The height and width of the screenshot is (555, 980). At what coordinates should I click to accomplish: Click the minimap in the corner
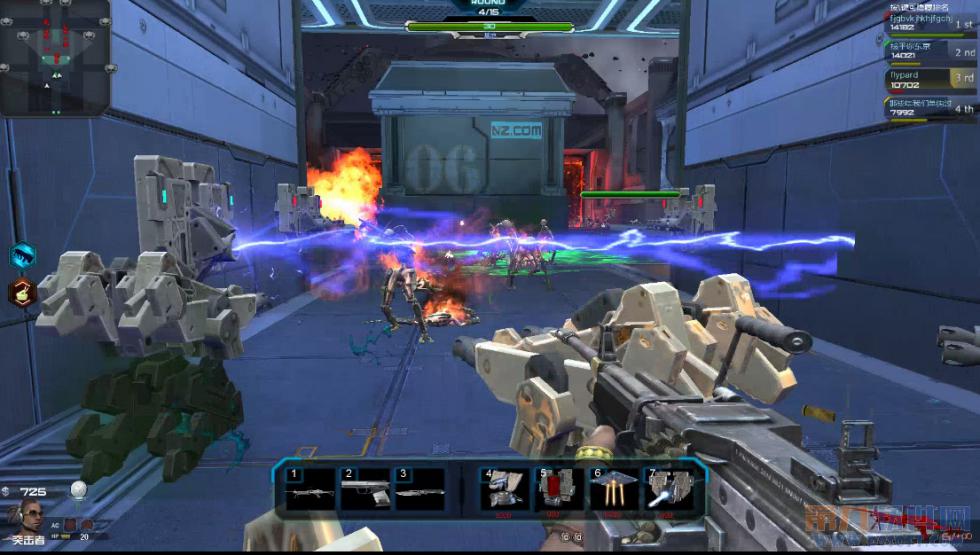[53, 58]
